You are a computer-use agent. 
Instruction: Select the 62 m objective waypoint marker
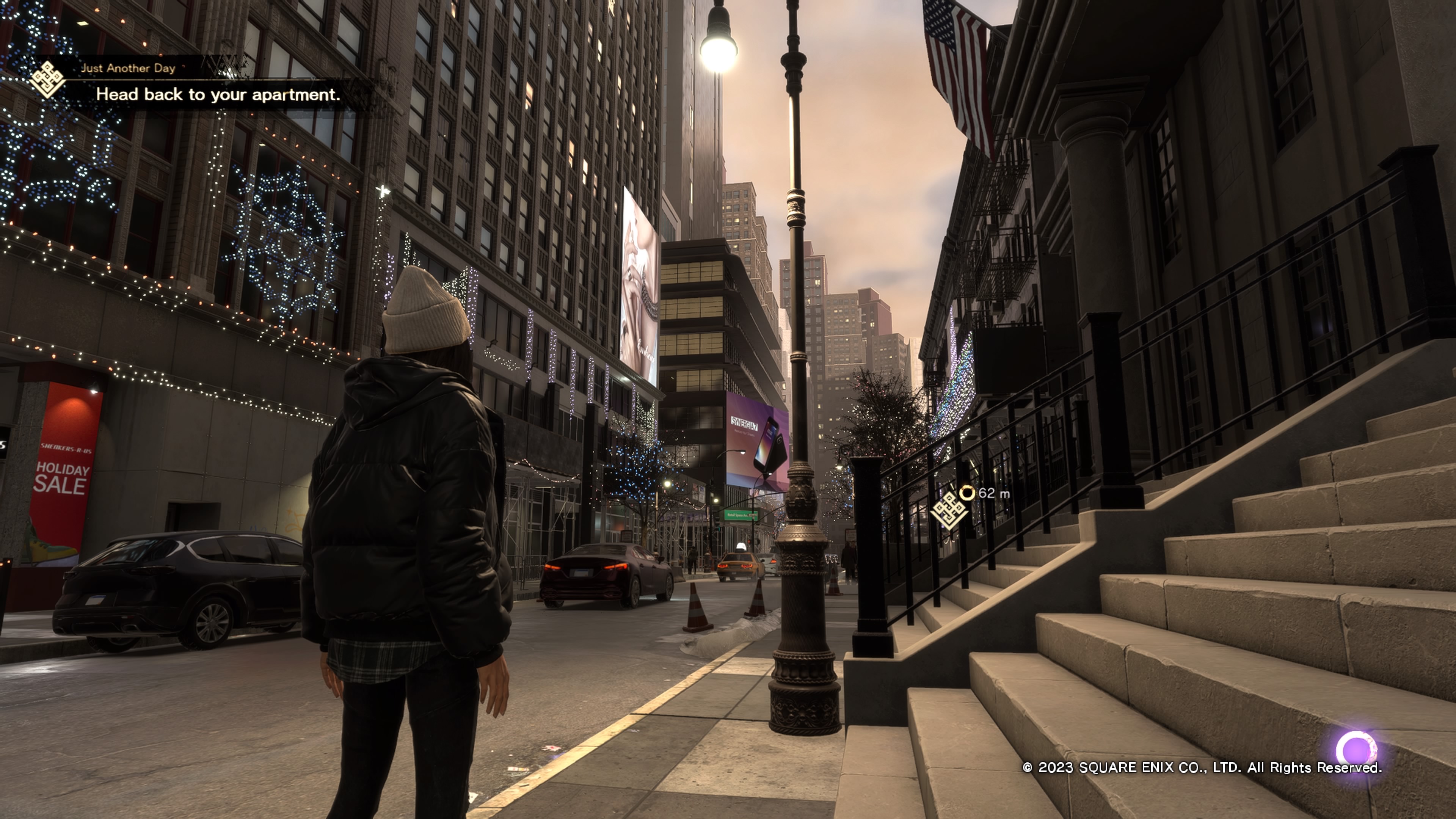coord(949,510)
